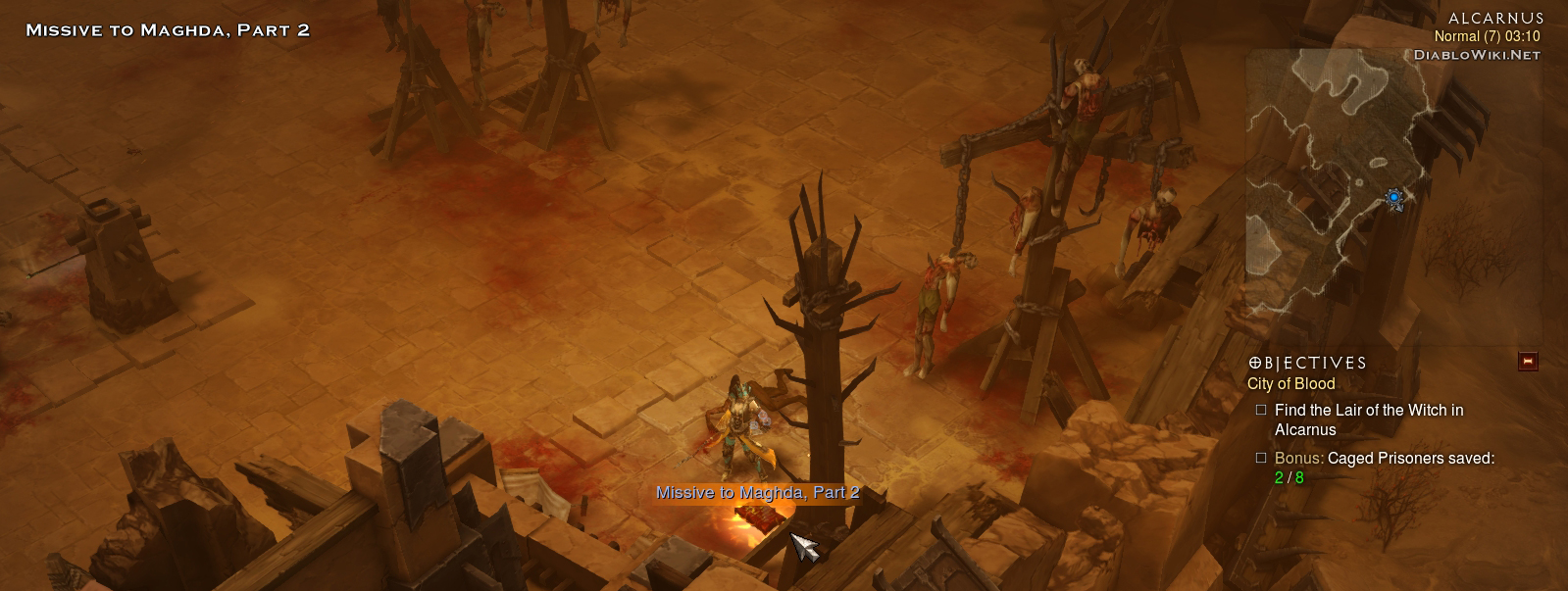Collapse the objectives tracker with the red button
The width and height of the screenshot is (1568, 591).
pos(1528,362)
